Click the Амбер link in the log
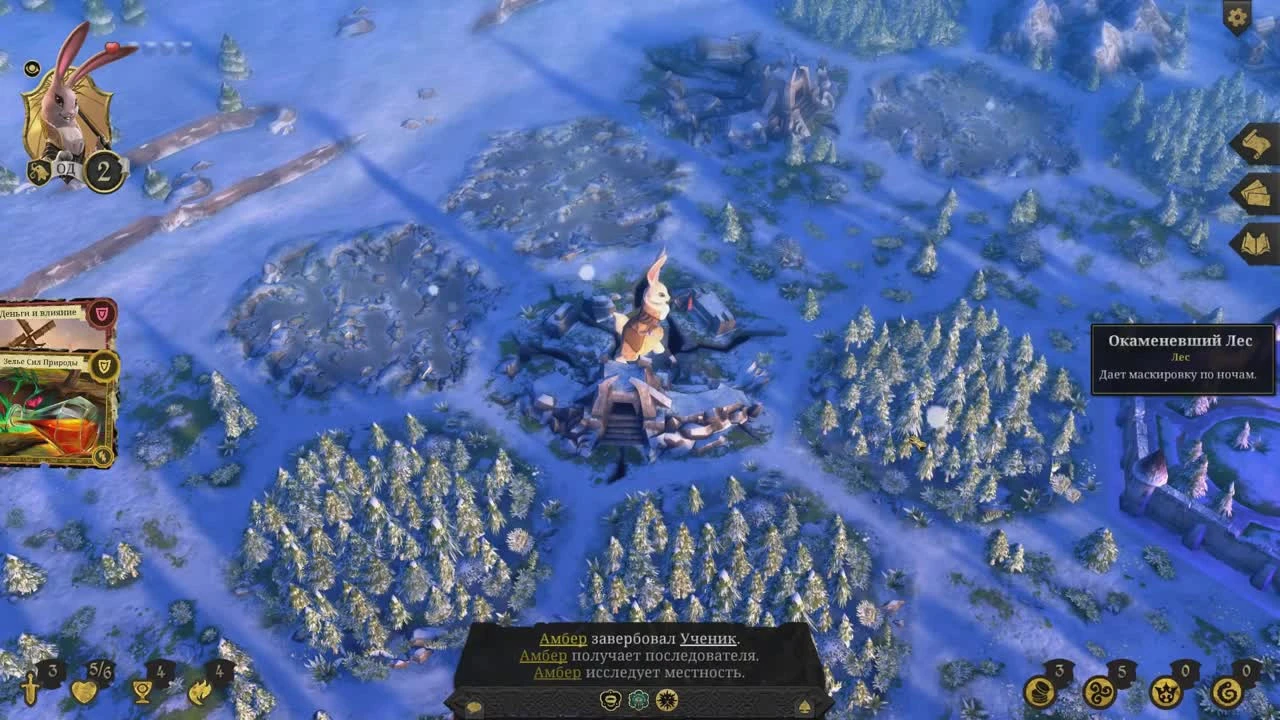1280x720 pixels. [x=563, y=637]
